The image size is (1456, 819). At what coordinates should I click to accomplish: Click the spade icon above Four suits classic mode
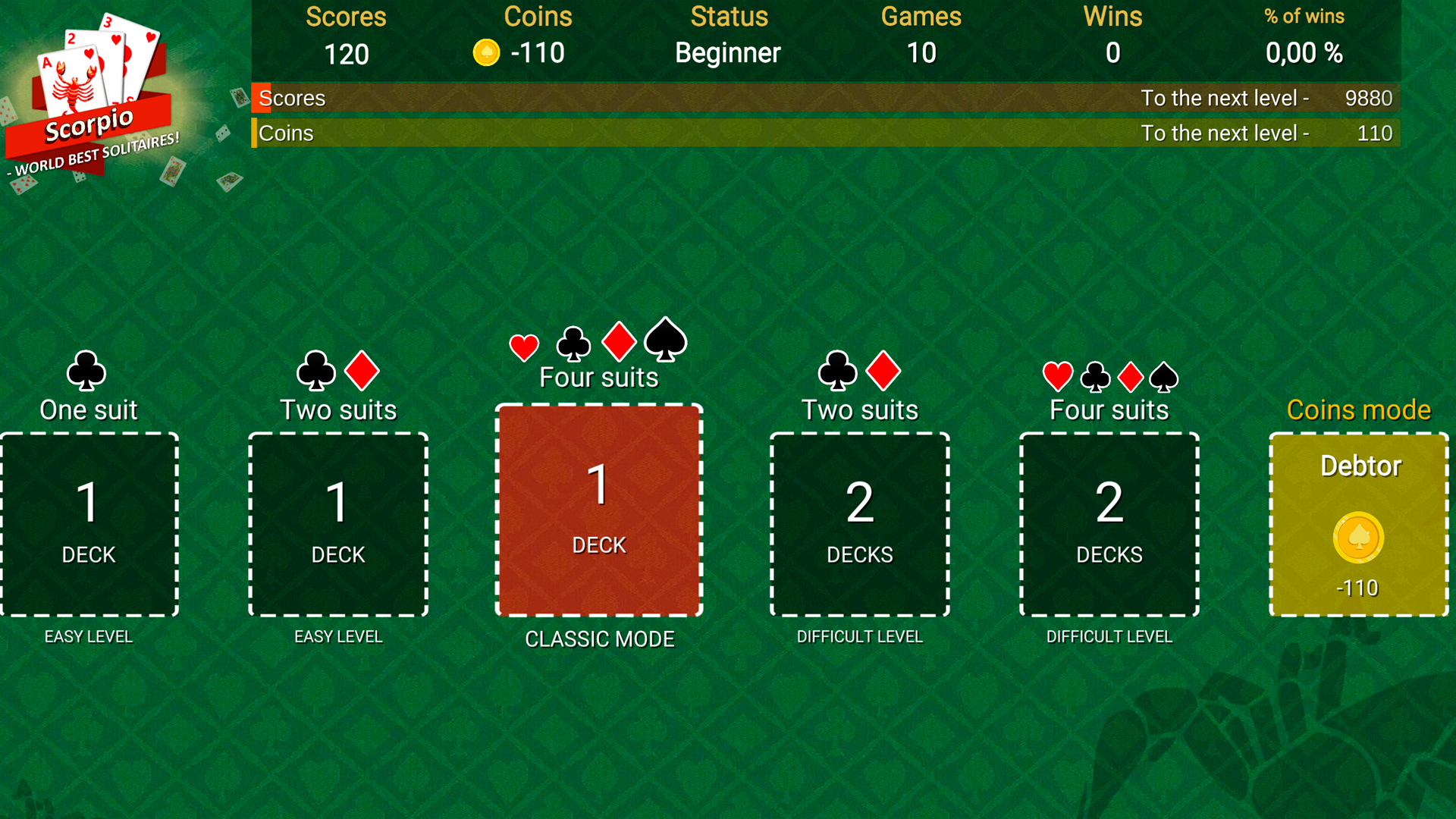(665, 341)
